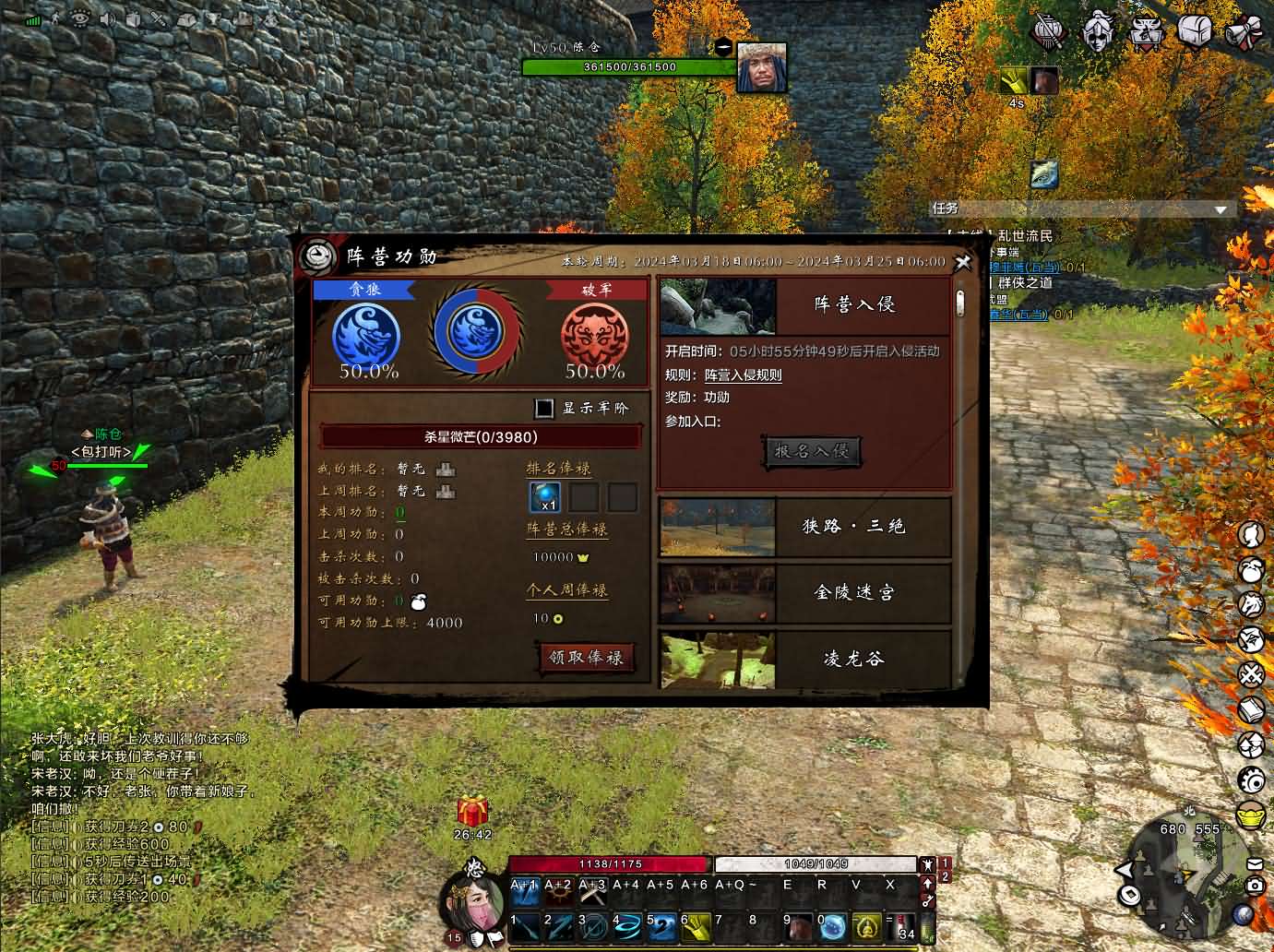The height and width of the screenshot is (952, 1274).
Task: Click the 陈仓 target portrait
Action: [762, 67]
